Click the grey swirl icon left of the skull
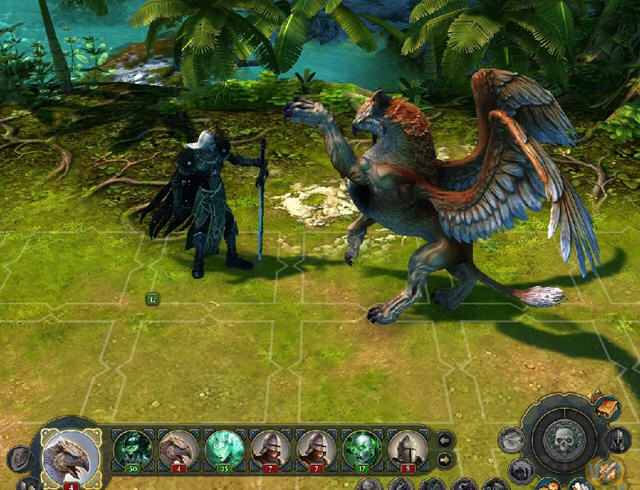Viewport: 640px width, 490px height. click(x=512, y=439)
